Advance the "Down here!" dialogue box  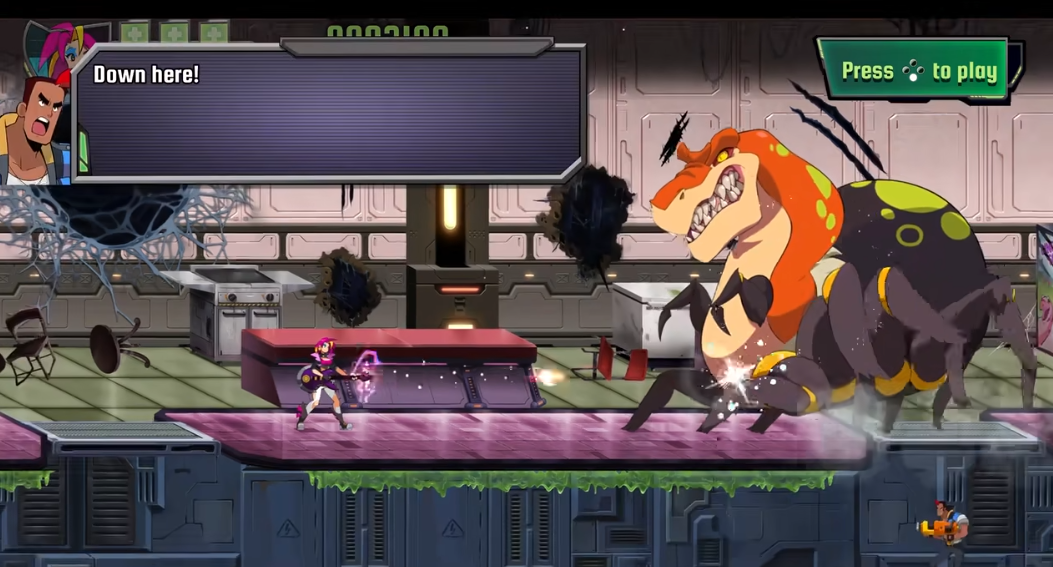(330, 112)
